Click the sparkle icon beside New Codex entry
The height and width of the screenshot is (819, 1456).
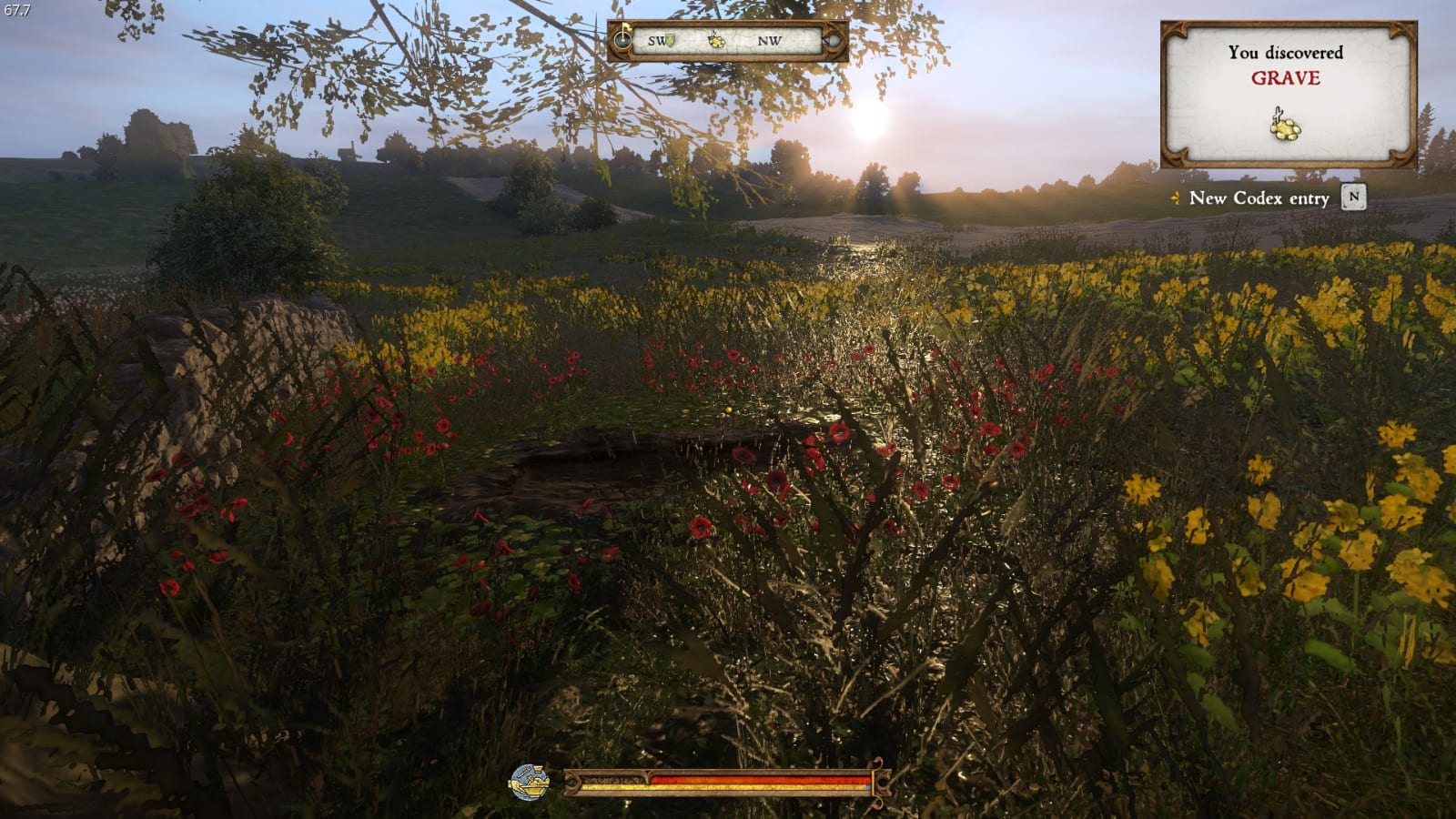click(1174, 199)
